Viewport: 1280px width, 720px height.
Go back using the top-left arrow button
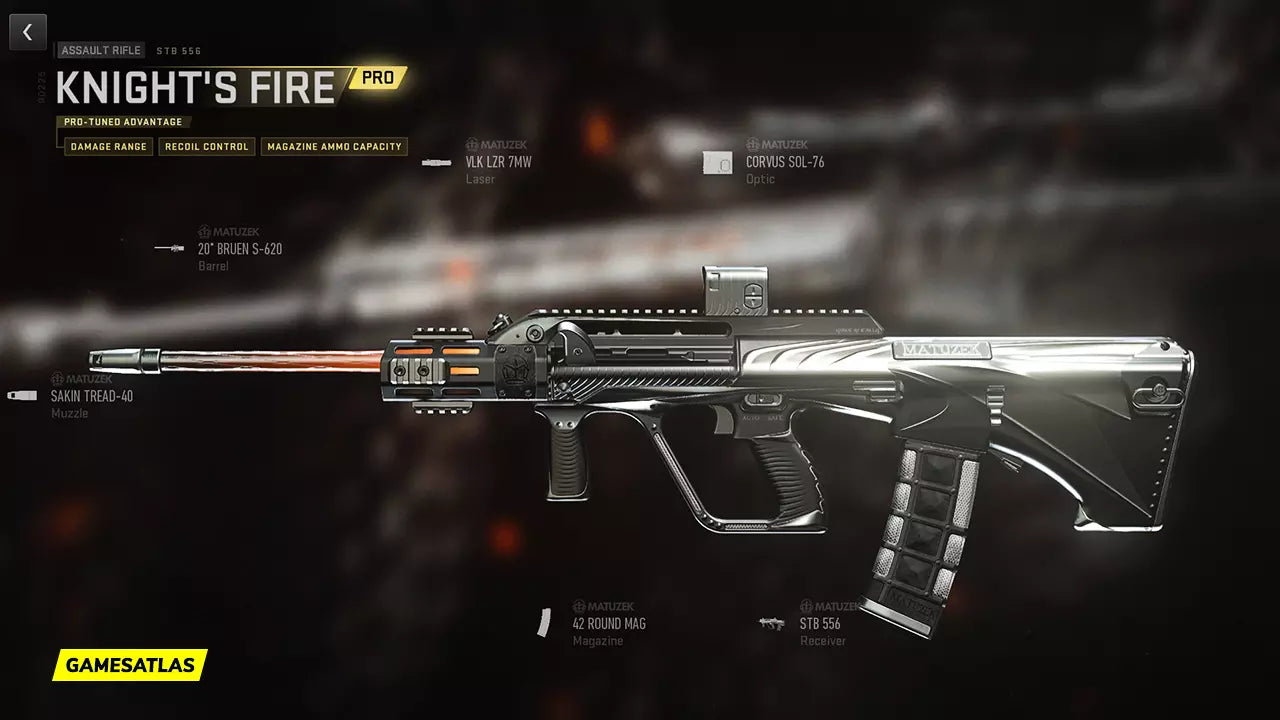point(28,32)
